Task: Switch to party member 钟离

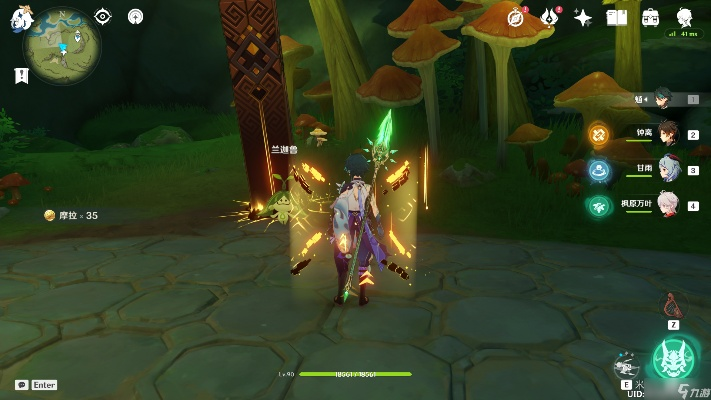Action: click(668, 134)
